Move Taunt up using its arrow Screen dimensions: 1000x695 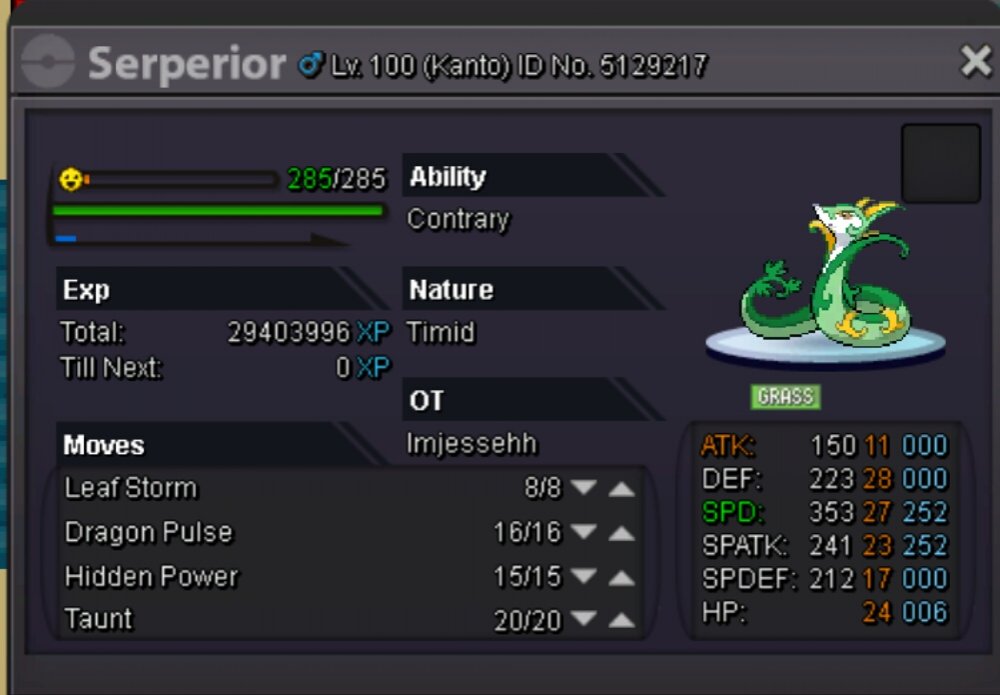621,621
